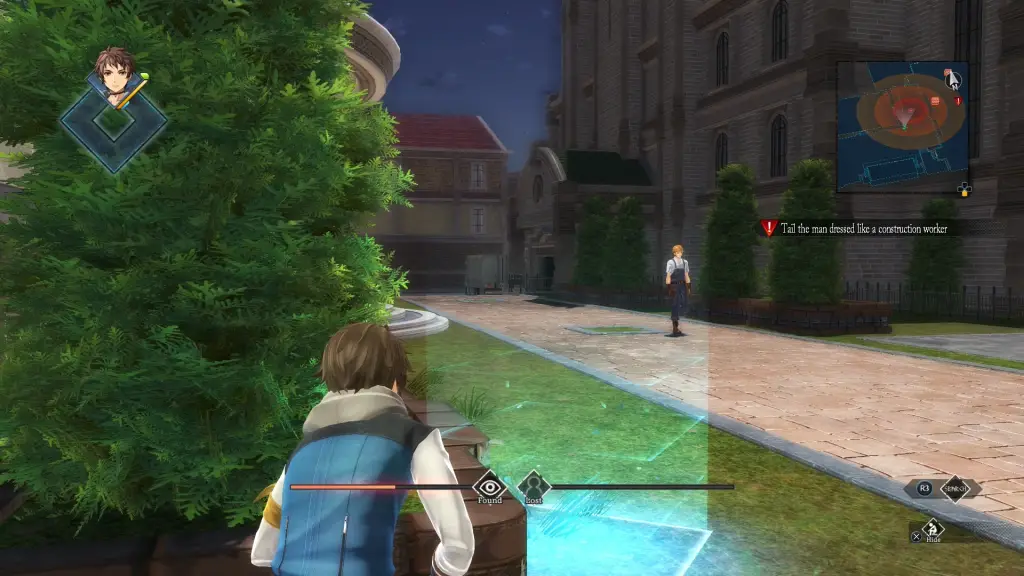
Task: Click the brown-haired character portrait
Action: (x=115, y=77)
